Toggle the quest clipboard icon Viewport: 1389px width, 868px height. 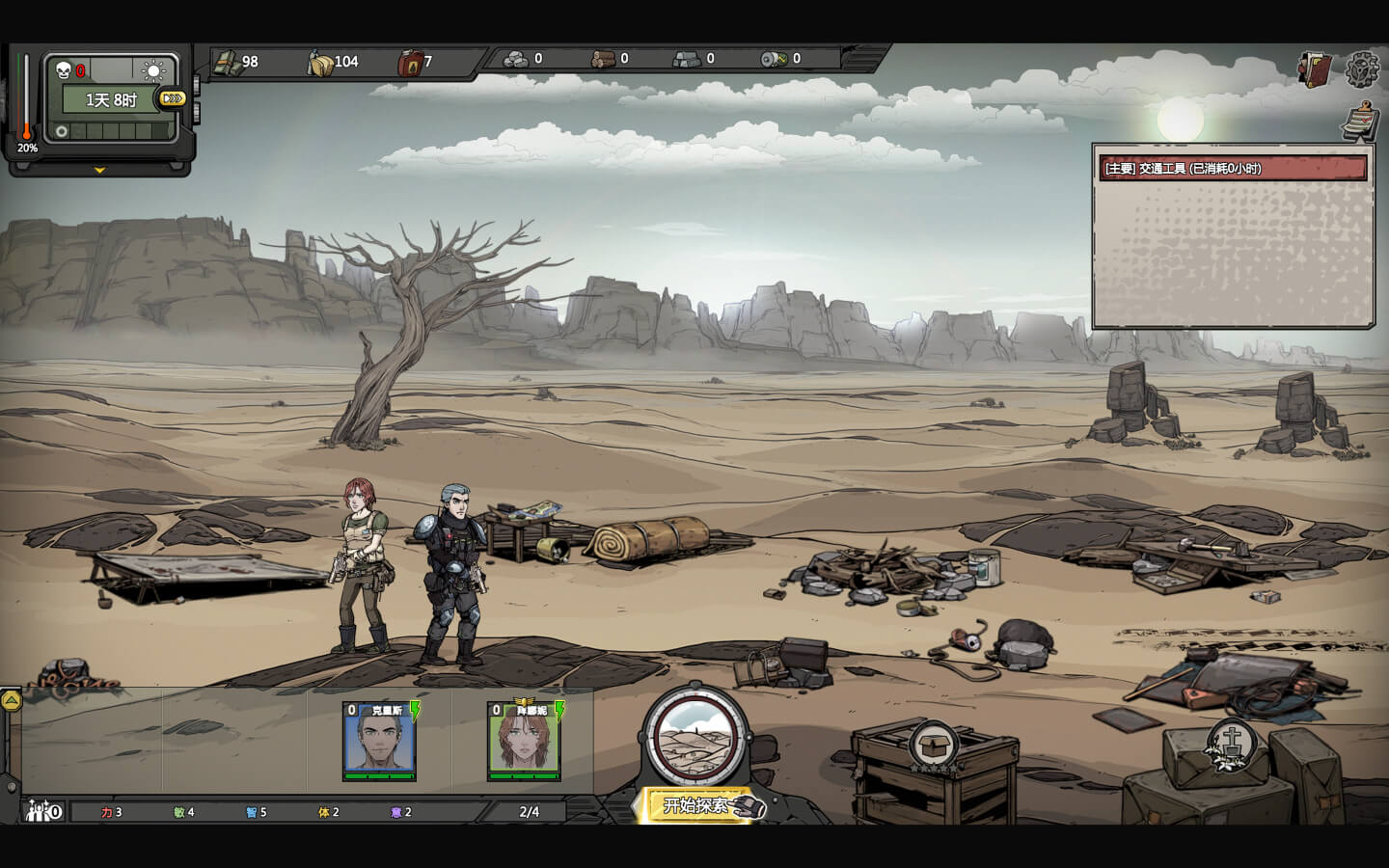1360,121
